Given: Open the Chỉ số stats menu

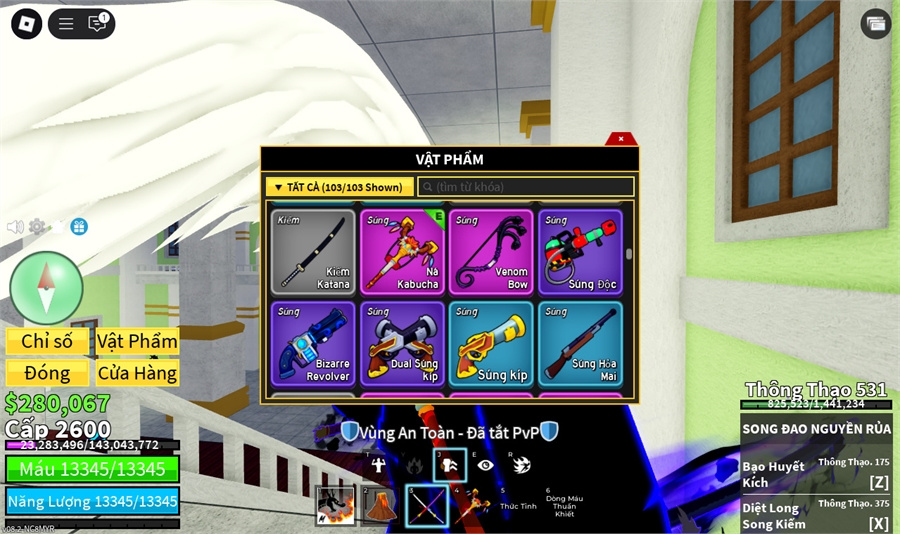Looking at the screenshot, I should (47, 341).
